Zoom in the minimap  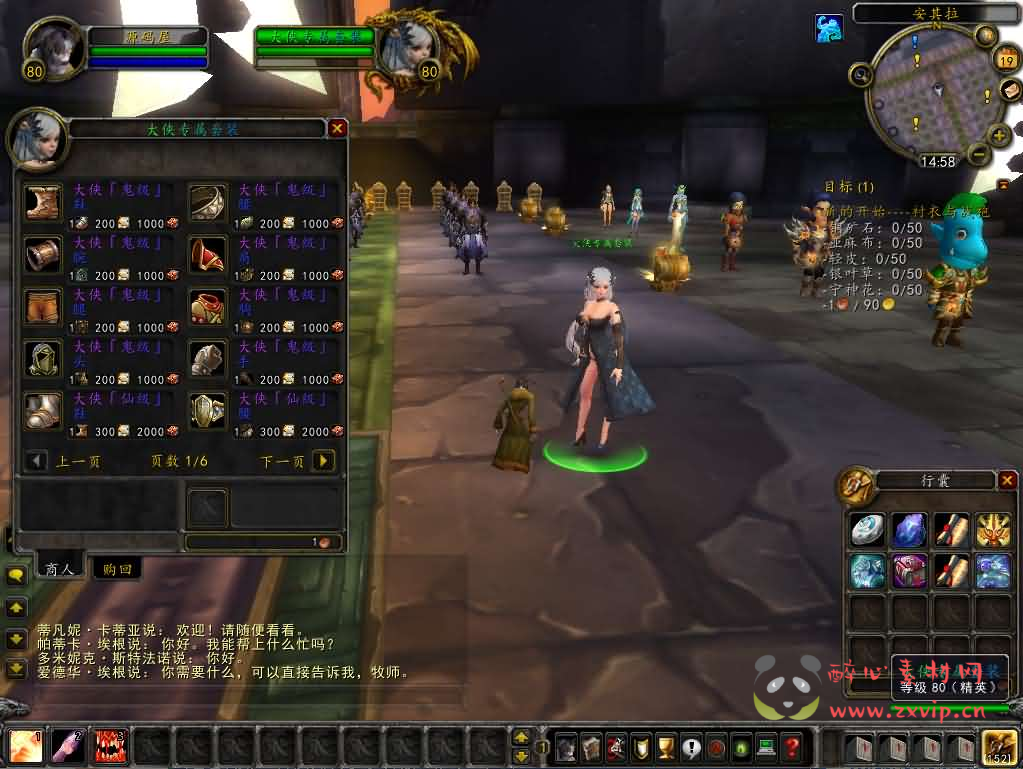pos(998,136)
